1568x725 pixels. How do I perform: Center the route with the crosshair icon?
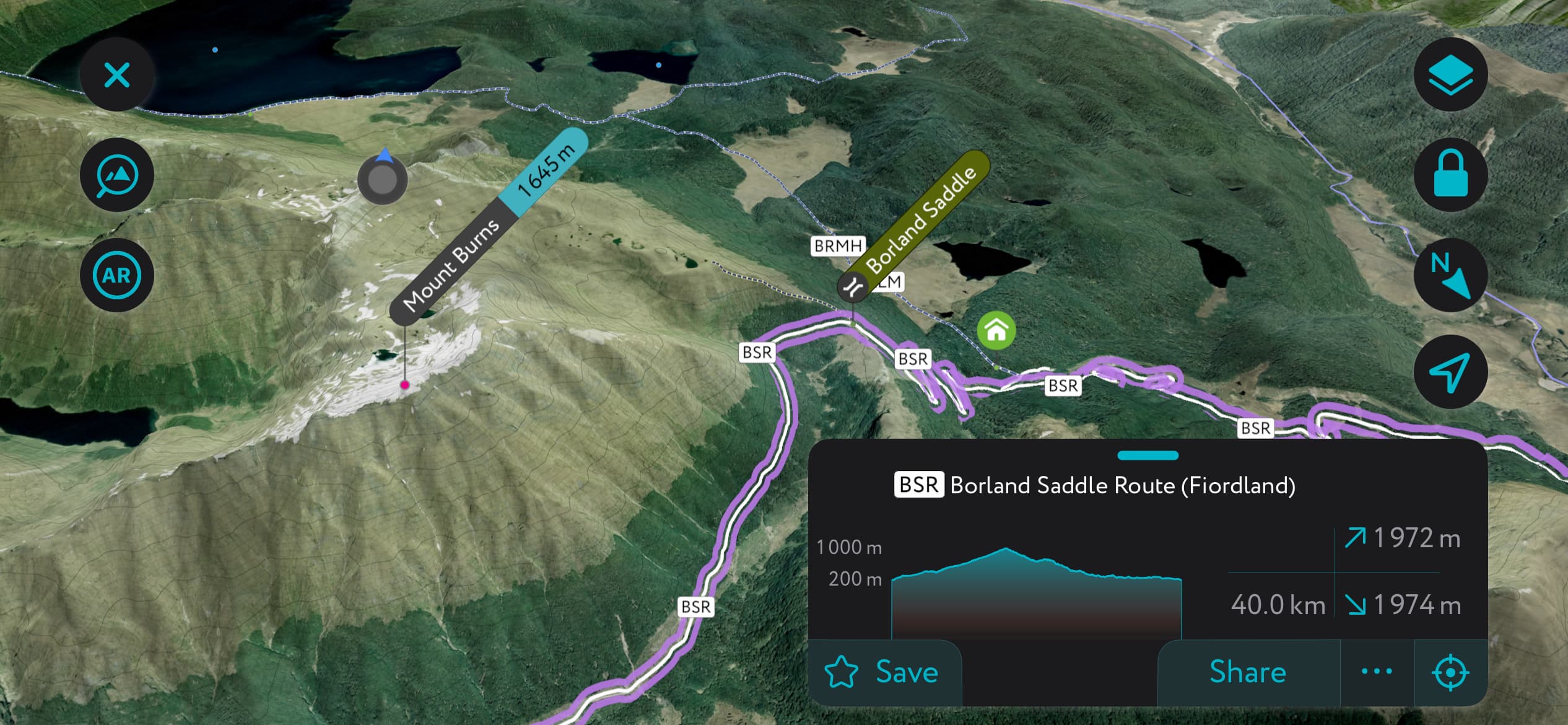click(x=1452, y=671)
